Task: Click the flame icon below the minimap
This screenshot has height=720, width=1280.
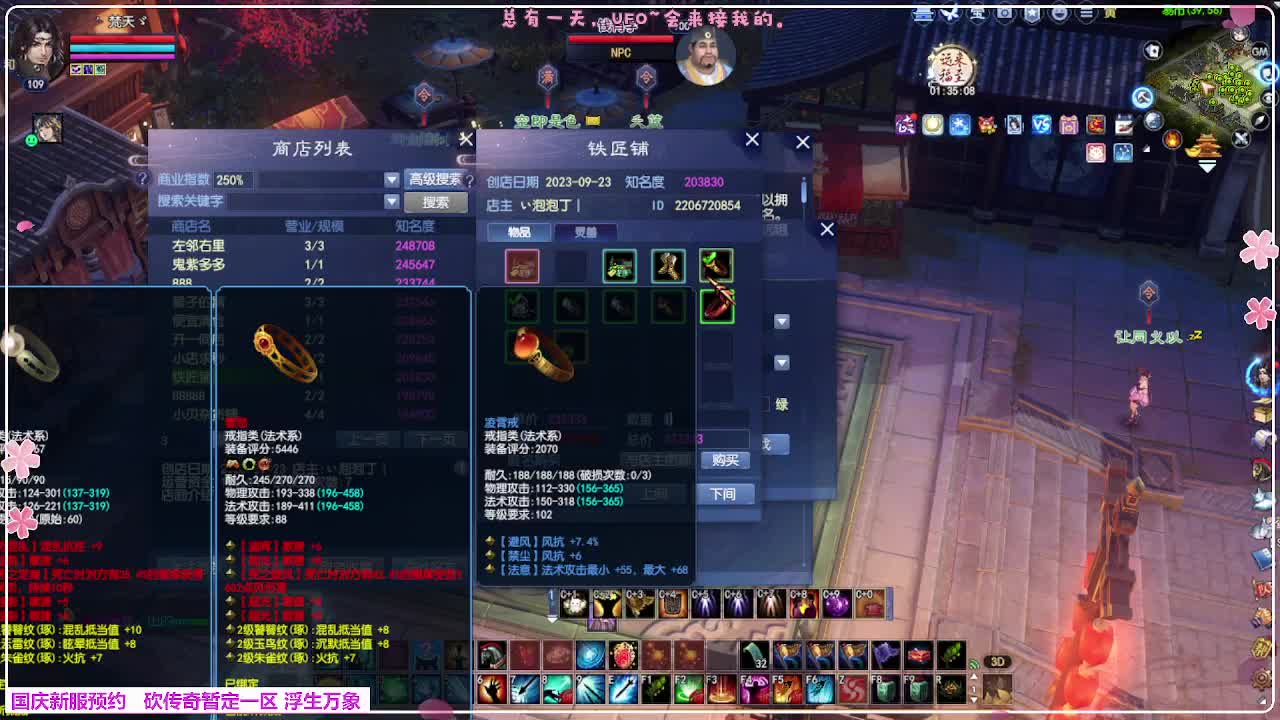Action: 1170,137
